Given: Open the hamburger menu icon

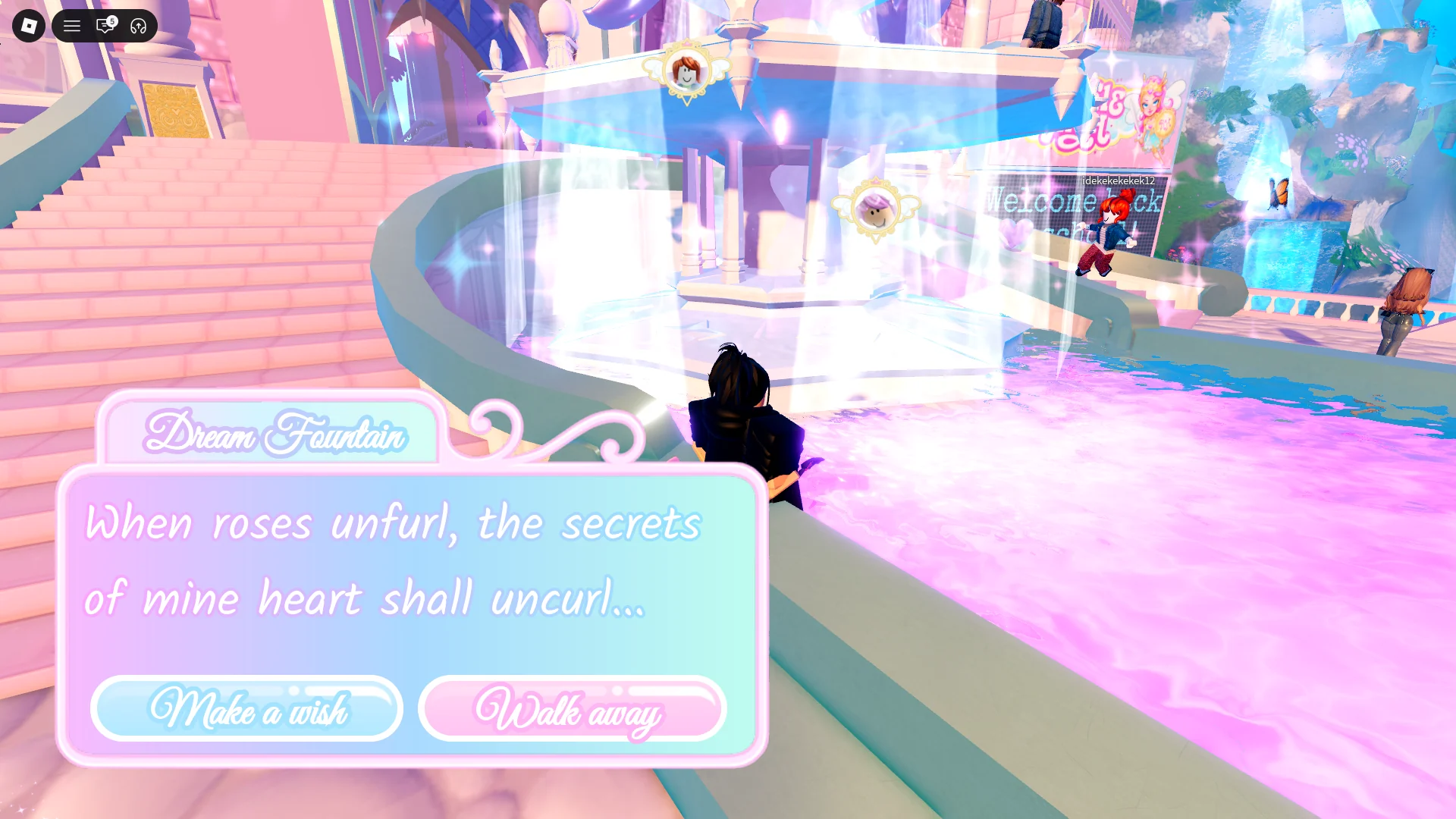Looking at the screenshot, I should (72, 26).
